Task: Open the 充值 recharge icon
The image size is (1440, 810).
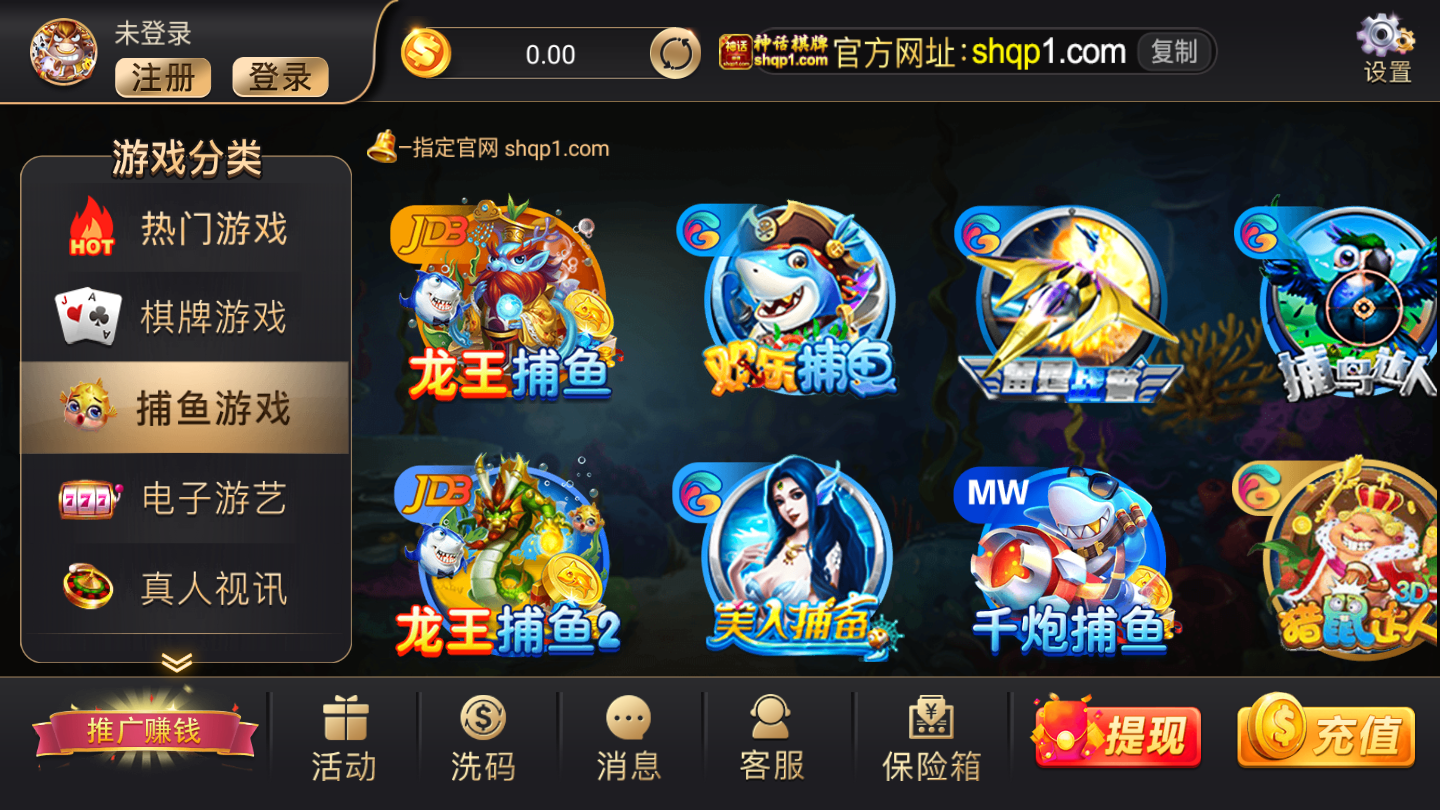Action: pyautogui.click(x=1325, y=733)
